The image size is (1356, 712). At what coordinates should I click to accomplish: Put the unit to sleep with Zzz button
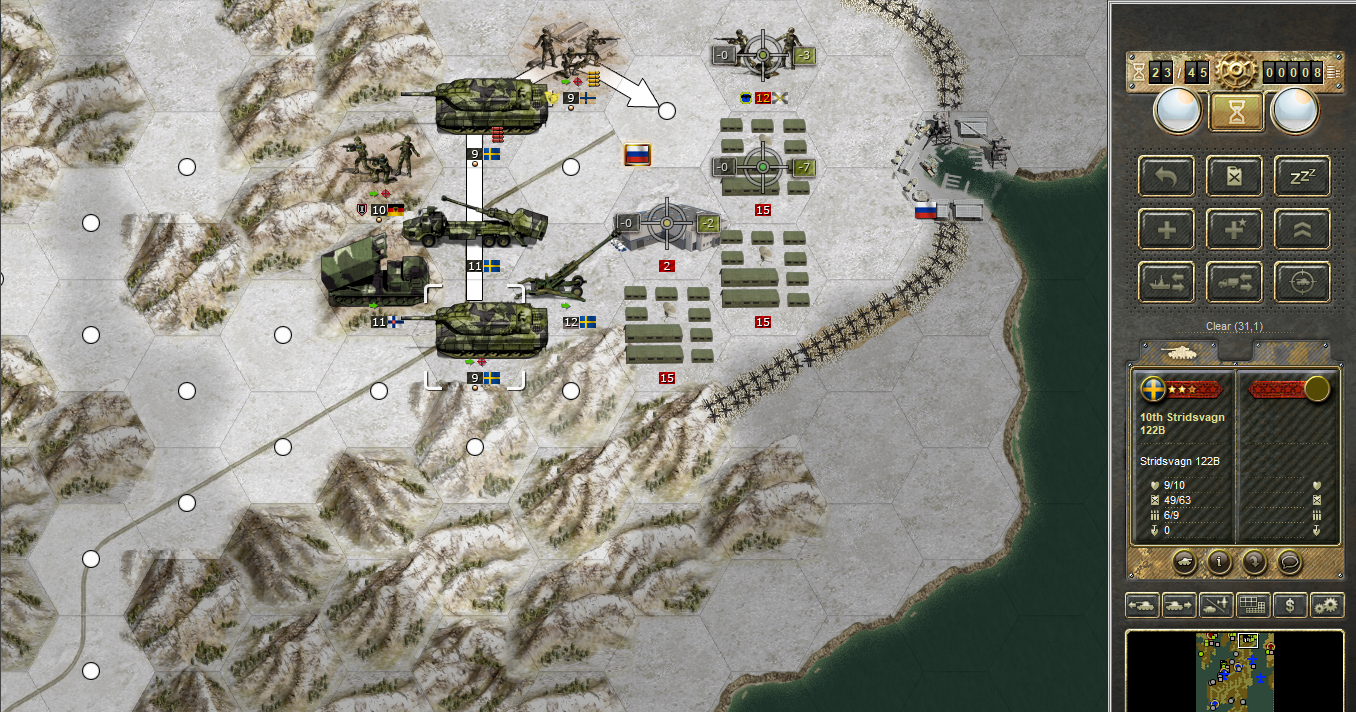(x=1302, y=176)
